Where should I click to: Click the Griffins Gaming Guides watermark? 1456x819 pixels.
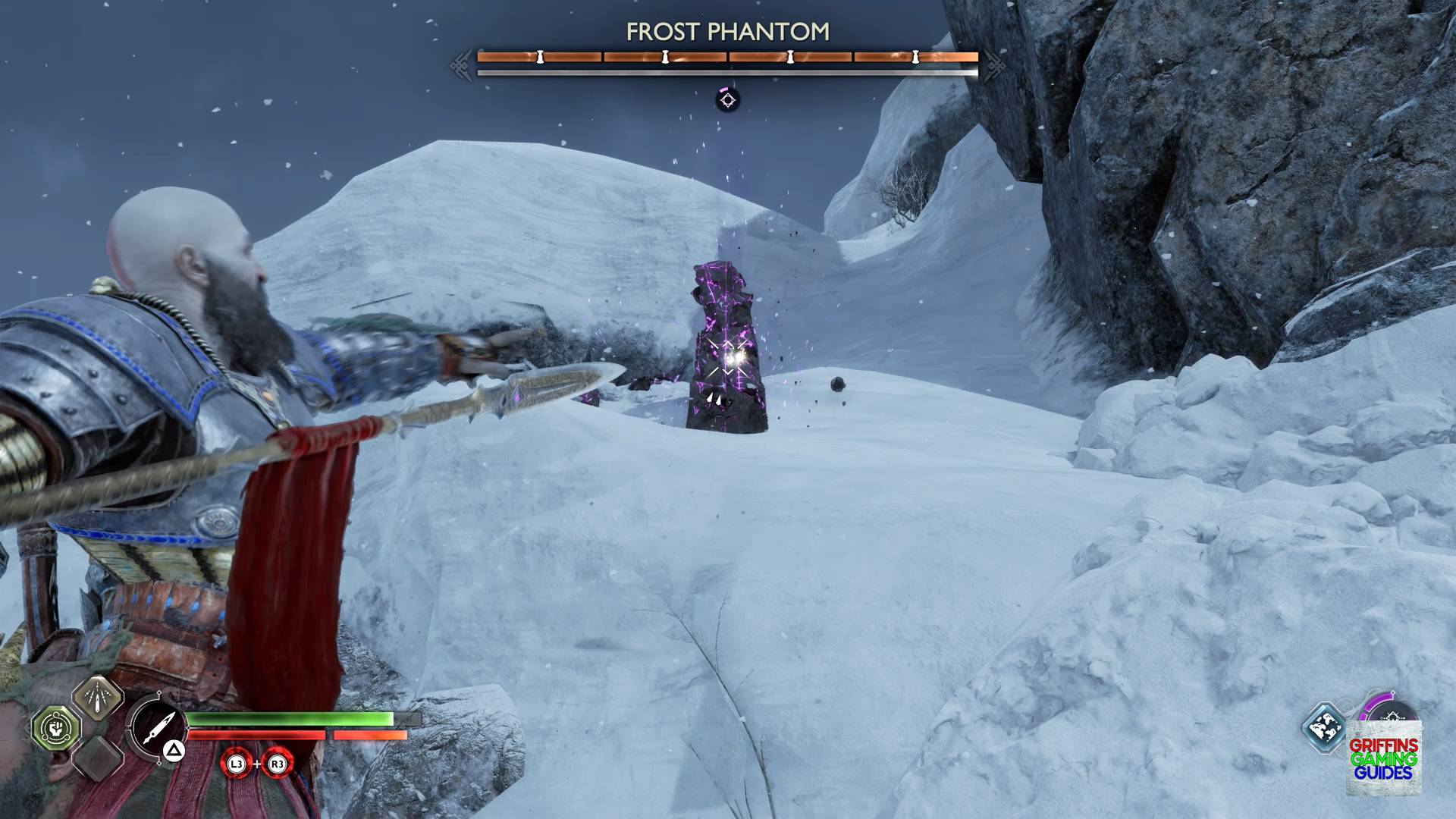tap(1384, 758)
